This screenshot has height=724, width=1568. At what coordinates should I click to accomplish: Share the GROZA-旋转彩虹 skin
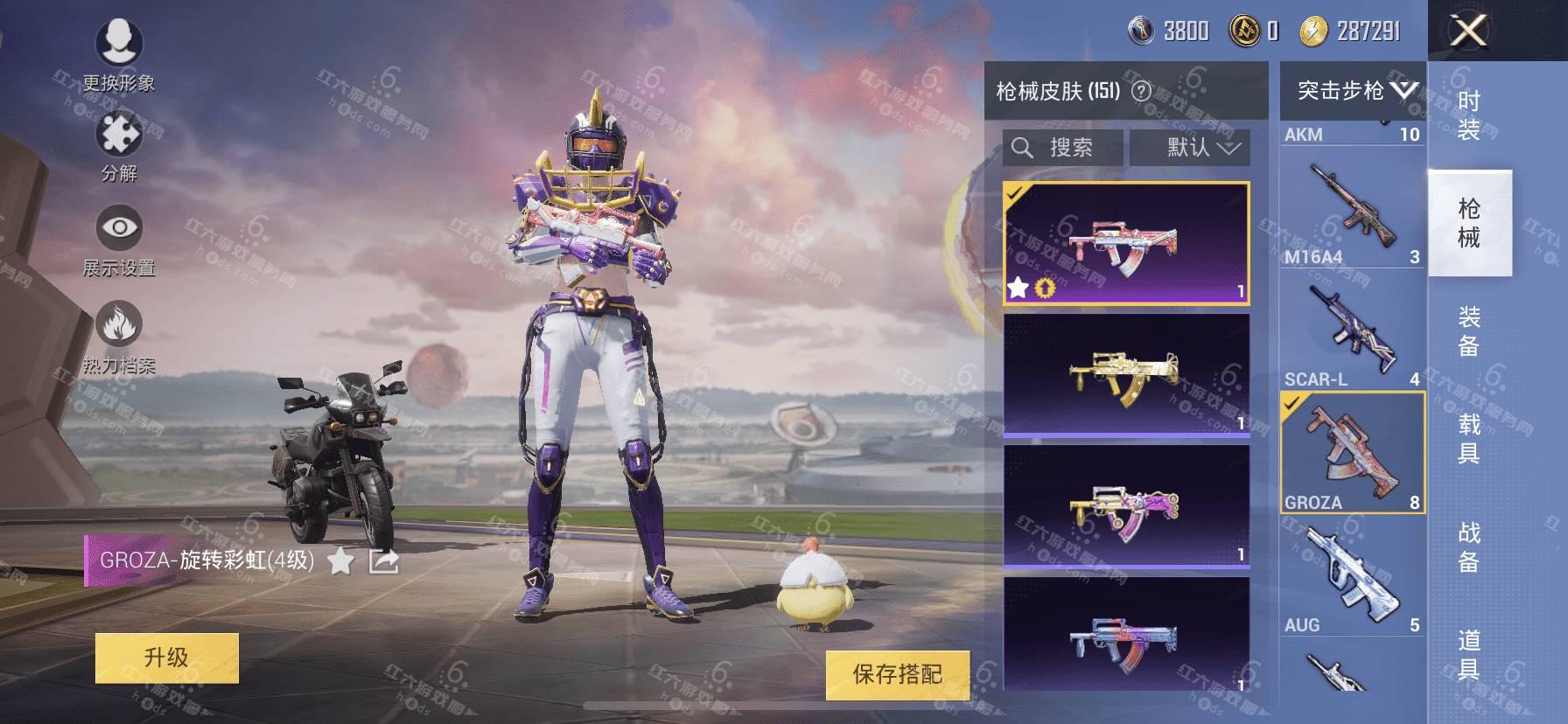[x=383, y=561]
